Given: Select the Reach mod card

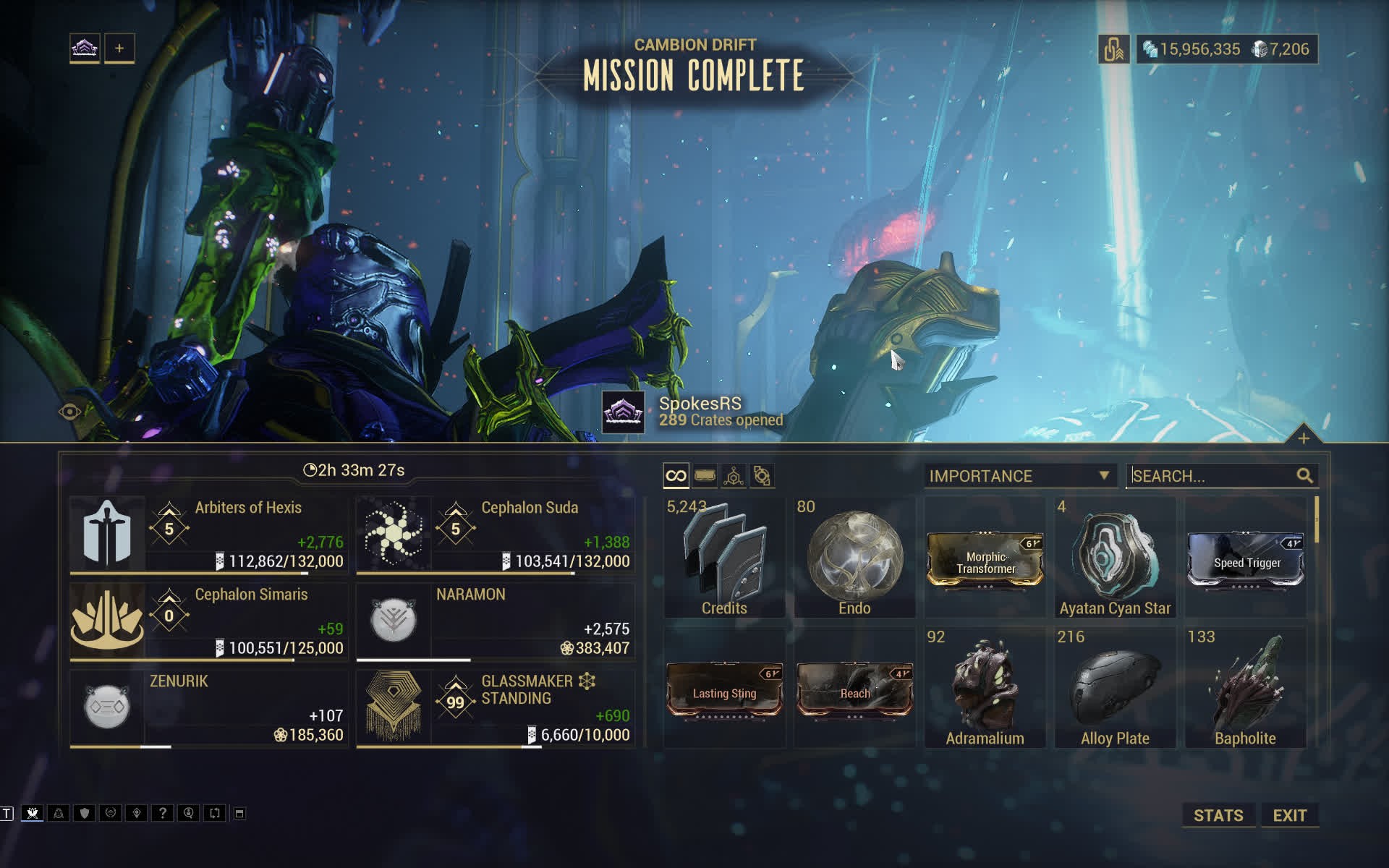Looking at the screenshot, I should 854,689.
